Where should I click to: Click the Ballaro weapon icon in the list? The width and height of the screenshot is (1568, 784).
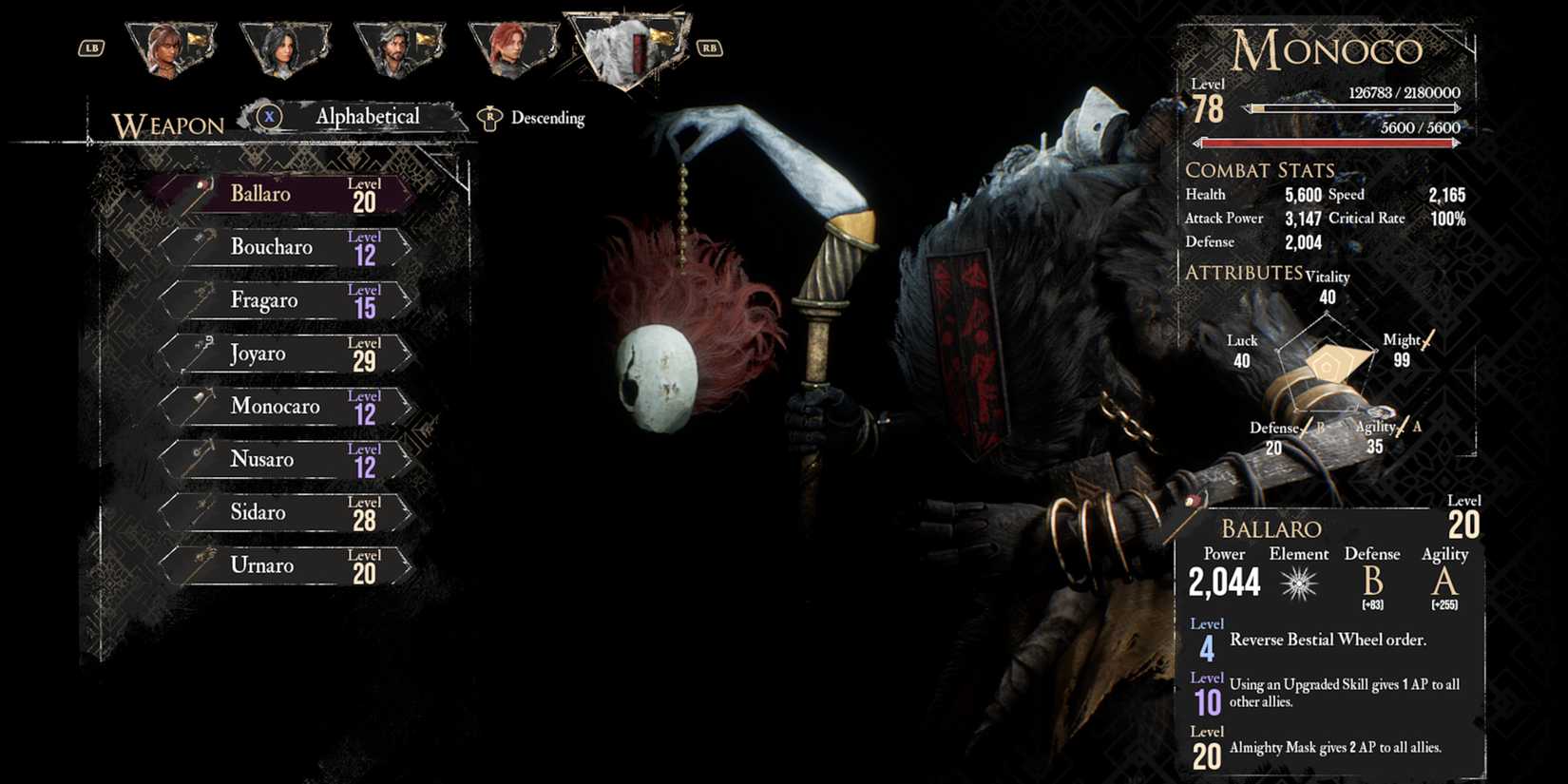200,189
